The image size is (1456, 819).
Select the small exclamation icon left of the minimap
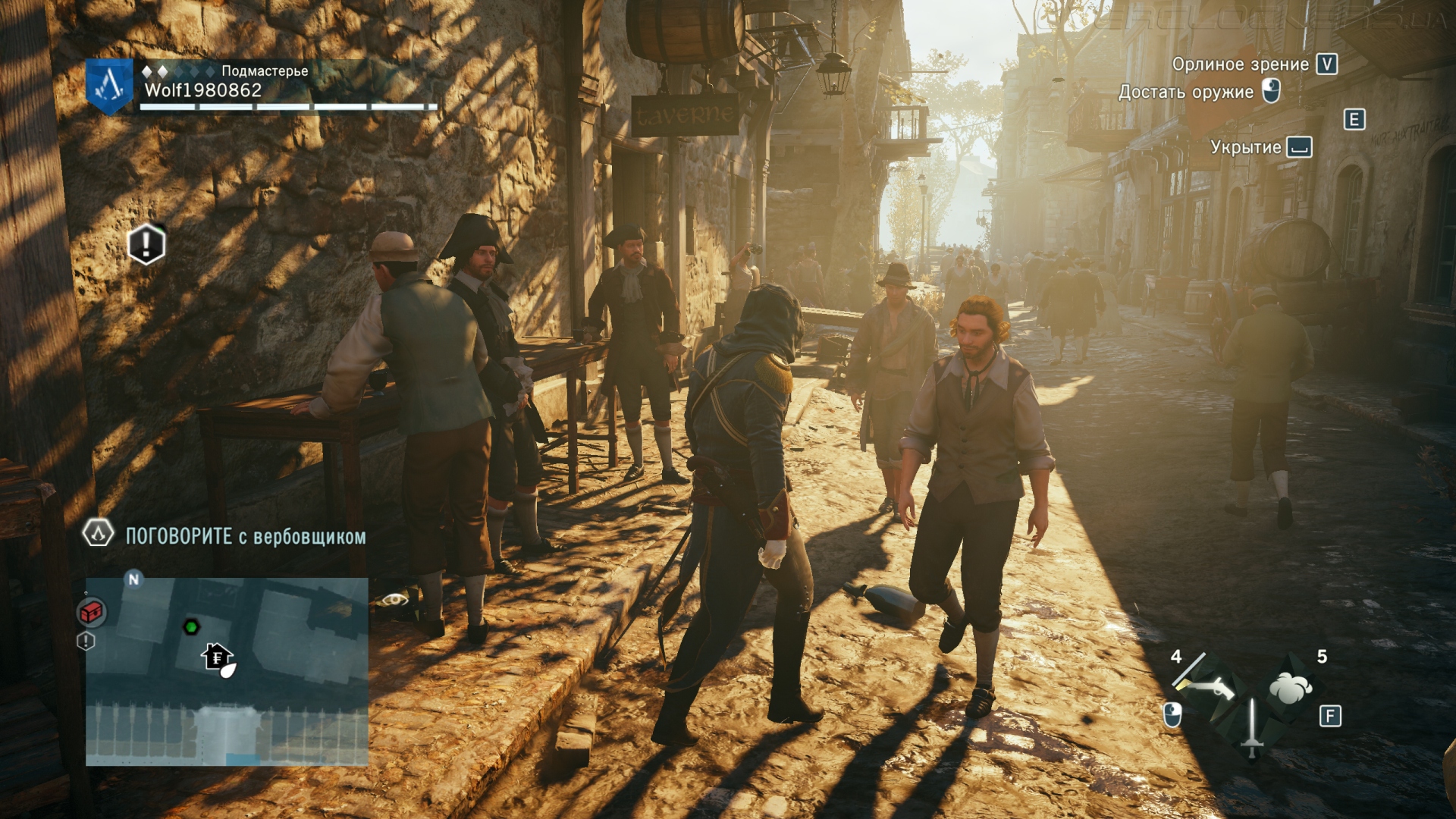[x=86, y=642]
